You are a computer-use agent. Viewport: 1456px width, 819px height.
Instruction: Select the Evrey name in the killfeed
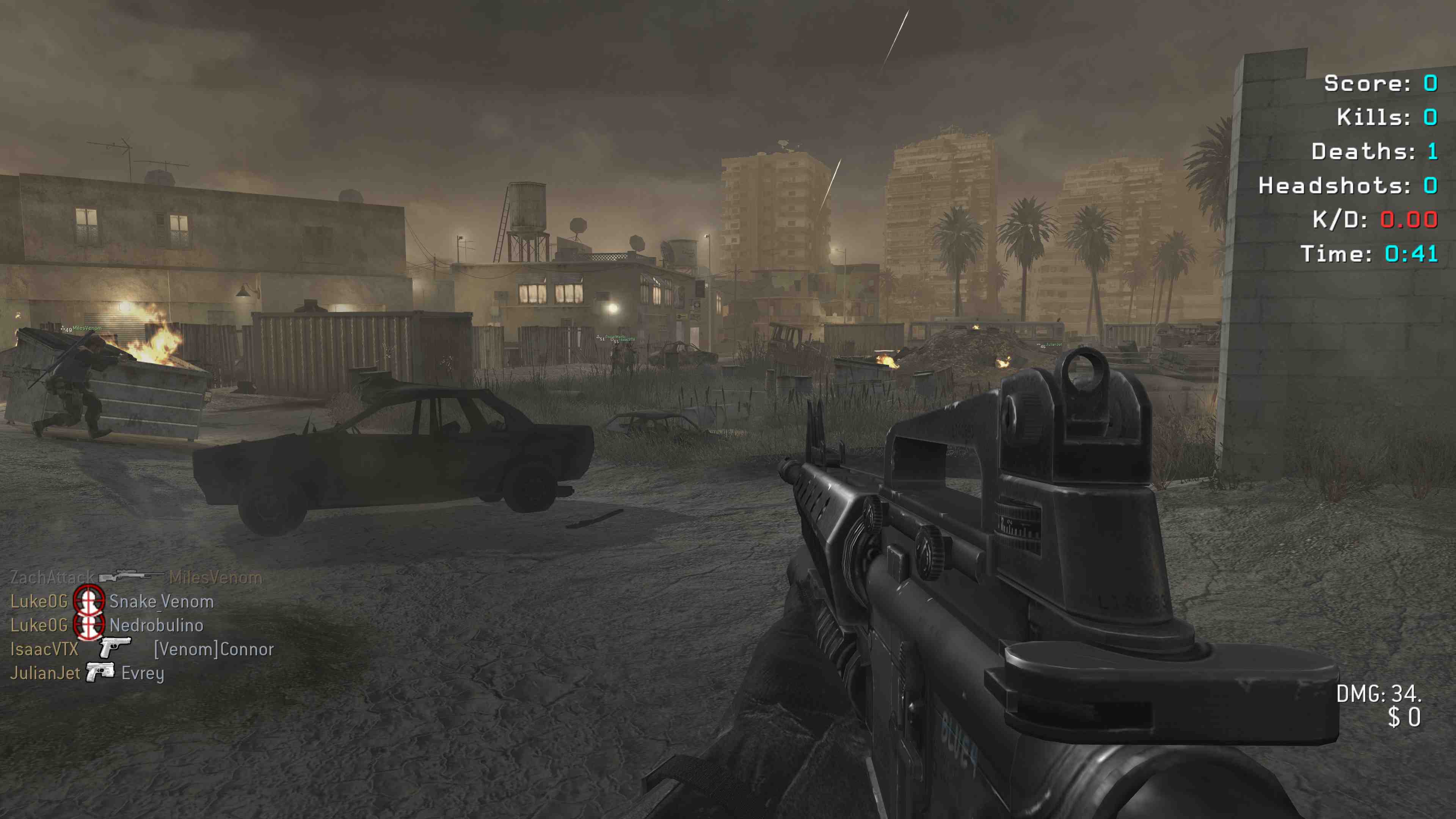(x=143, y=673)
